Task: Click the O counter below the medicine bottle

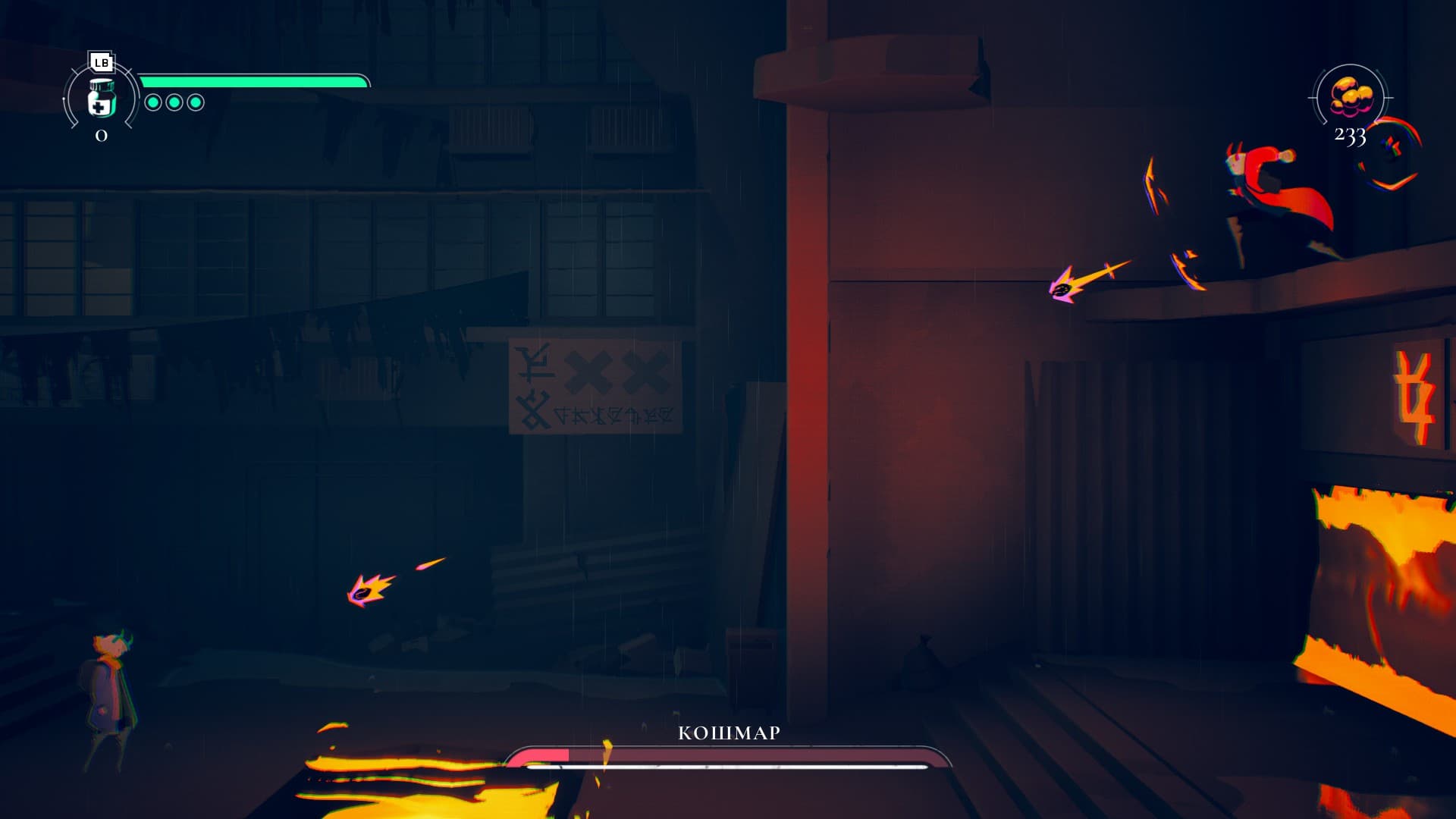Action: (102, 135)
